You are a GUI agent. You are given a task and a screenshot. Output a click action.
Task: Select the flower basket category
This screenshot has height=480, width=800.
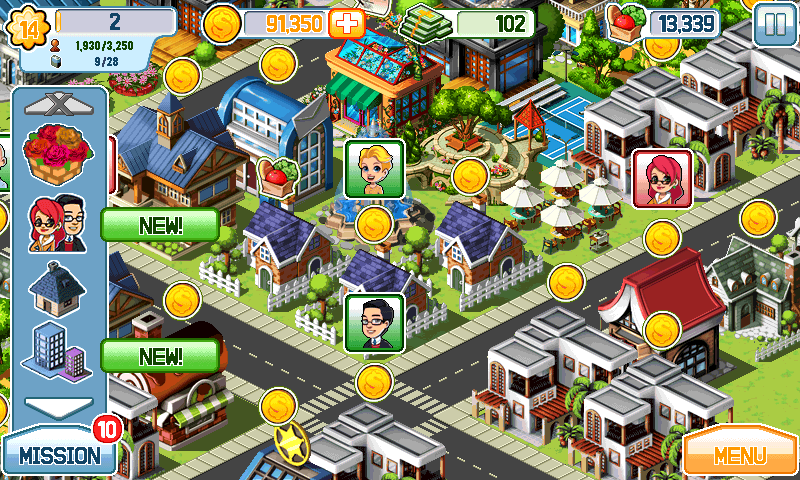[x=57, y=152]
